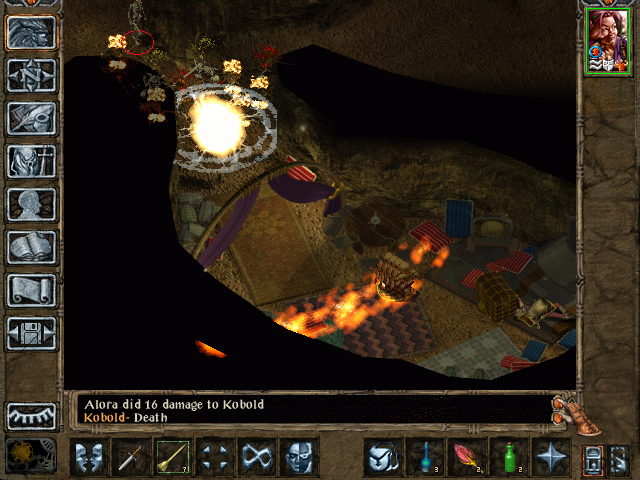Use the green potion quick item
The width and height of the screenshot is (640, 480).
pos(509,458)
